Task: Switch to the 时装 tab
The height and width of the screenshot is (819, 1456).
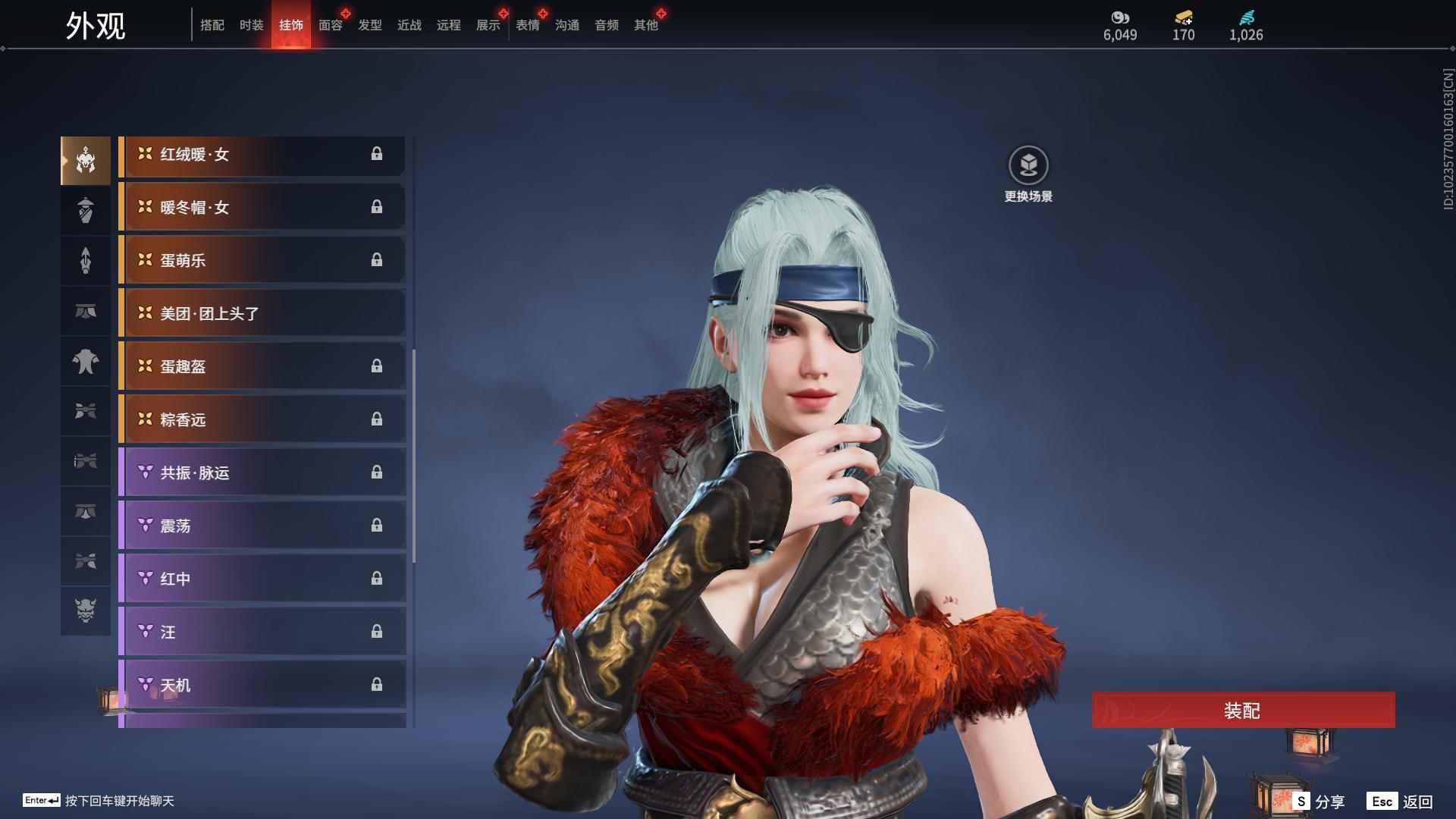Action: (251, 25)
